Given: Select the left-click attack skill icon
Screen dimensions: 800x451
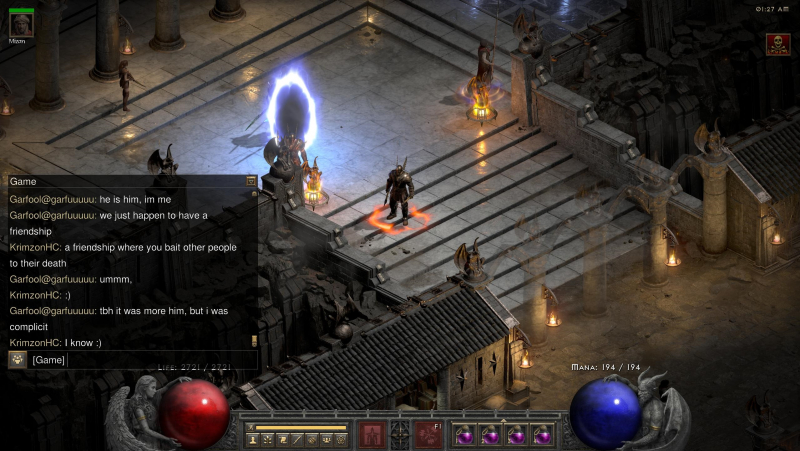Looking at the screenshot, I should tap(372, 434).
